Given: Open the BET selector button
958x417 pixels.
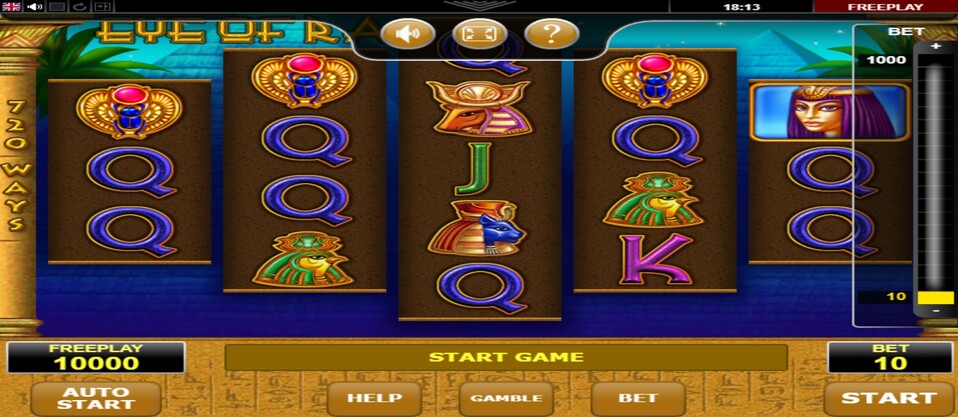Looking at the screenshot, I should 638,398.
